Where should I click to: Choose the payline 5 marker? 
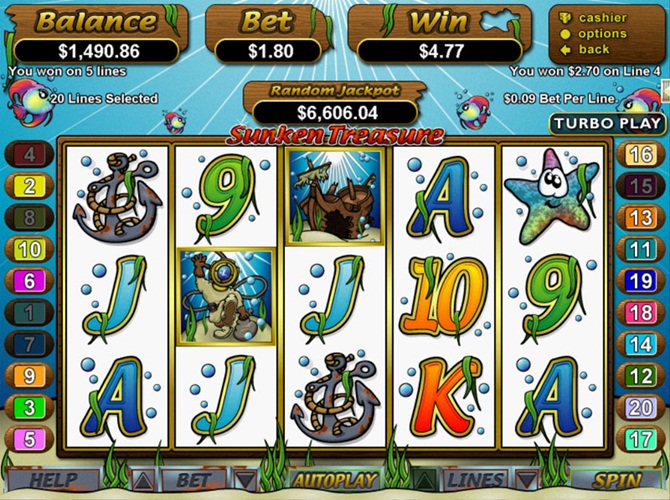[29, 439]
